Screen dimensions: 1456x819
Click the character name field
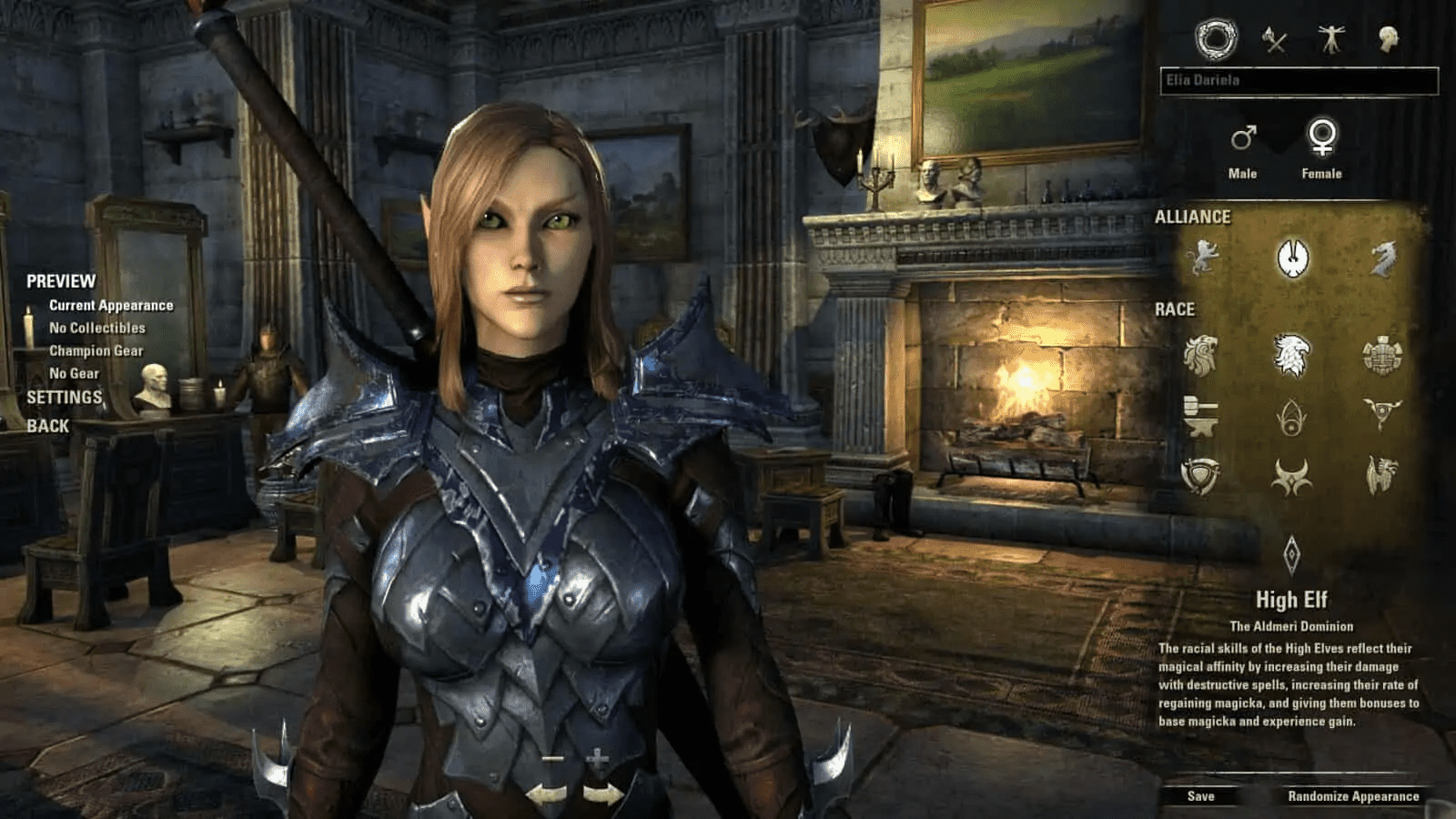click(x=1299, y=81)
